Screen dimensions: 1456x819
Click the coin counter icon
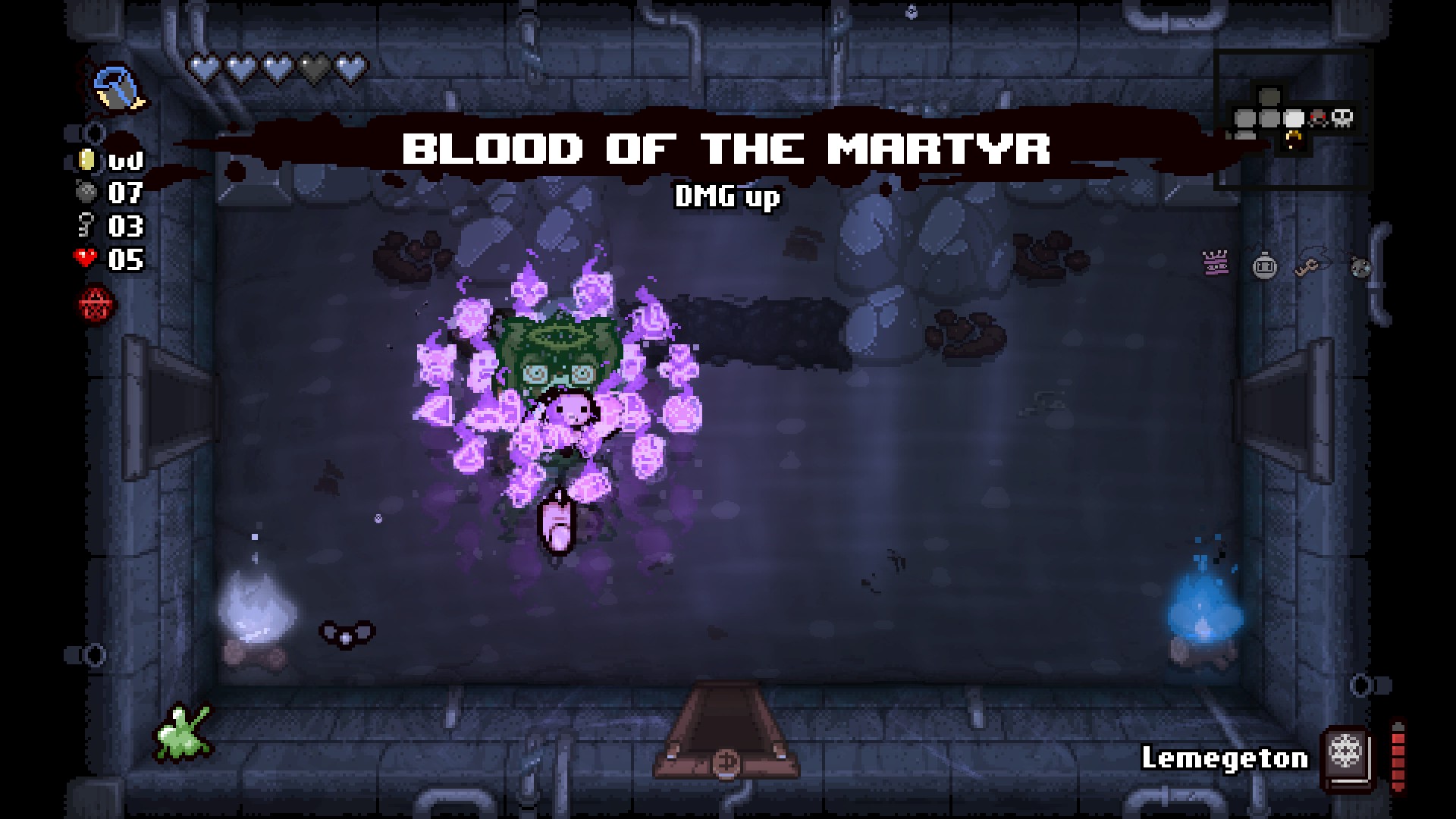pyautogui.click(x=87, y=159)
